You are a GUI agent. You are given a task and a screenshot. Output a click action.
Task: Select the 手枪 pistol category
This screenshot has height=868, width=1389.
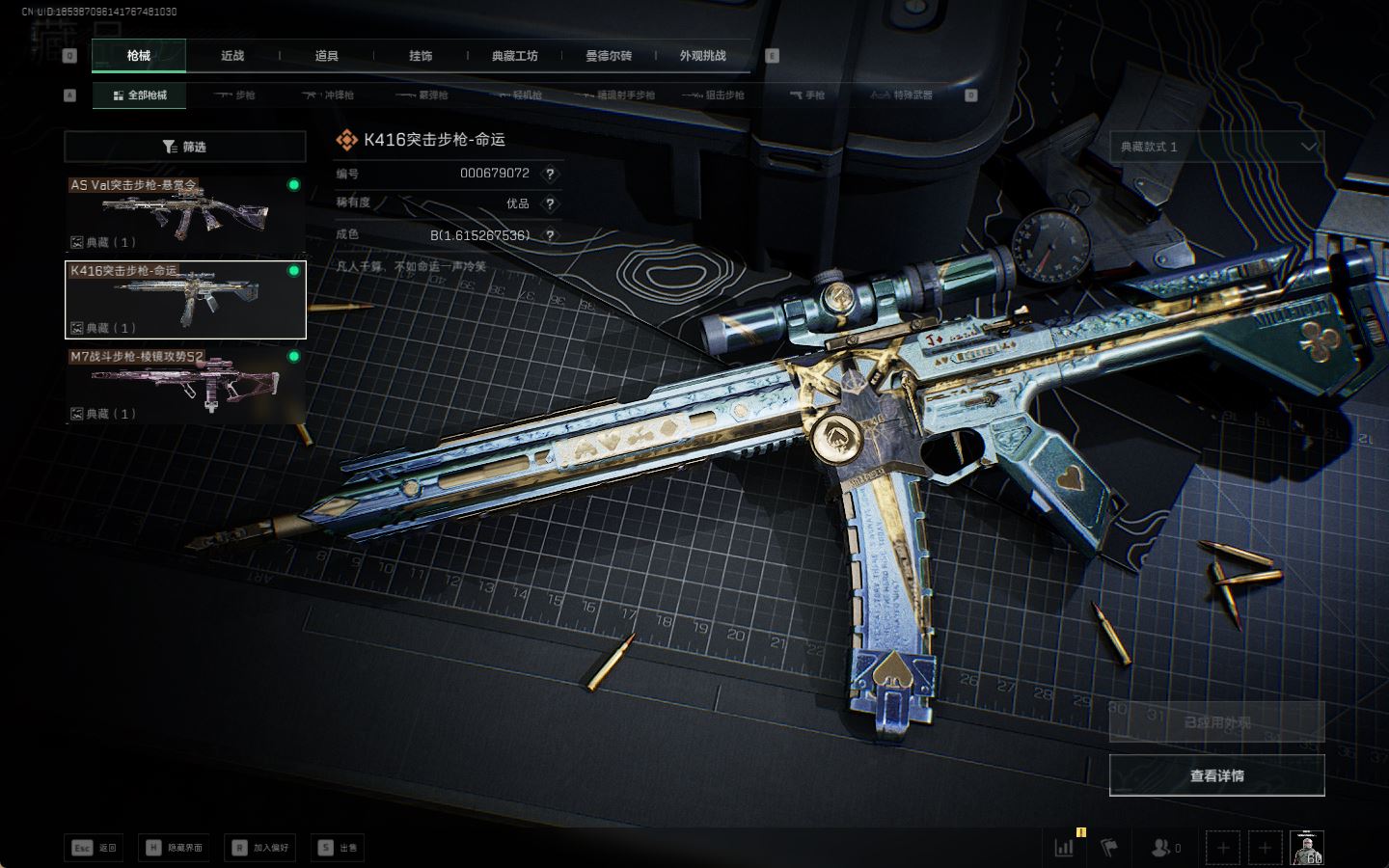(x=807, y=95)
